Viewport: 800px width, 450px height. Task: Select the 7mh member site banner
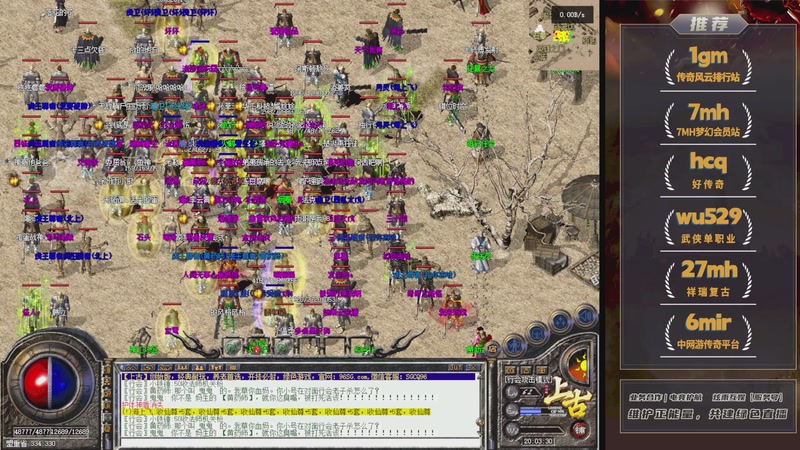[708, 119]
